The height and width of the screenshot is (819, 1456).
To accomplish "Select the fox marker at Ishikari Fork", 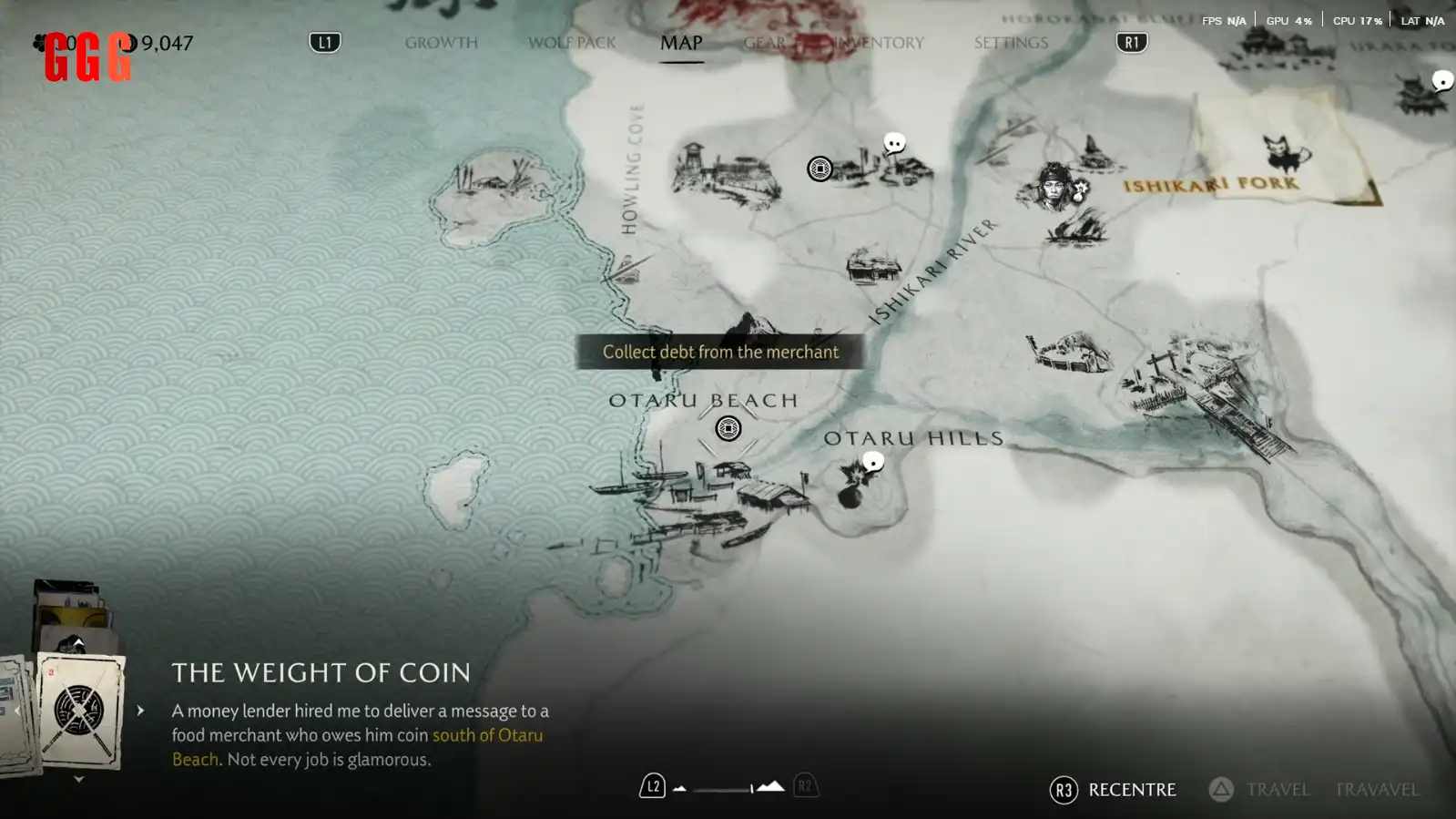I will (x=1283, y=153).
